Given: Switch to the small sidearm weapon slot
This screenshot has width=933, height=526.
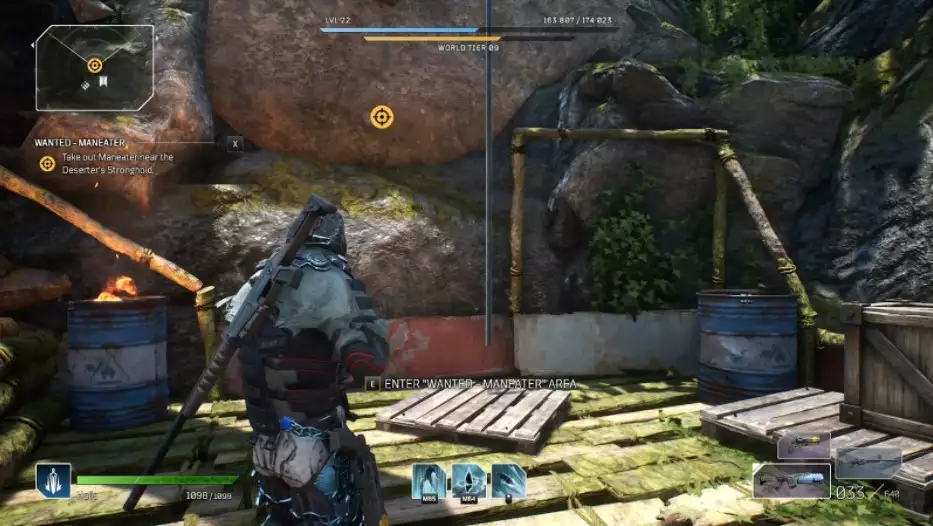Looking at the screenshot, I should [804, 445].
